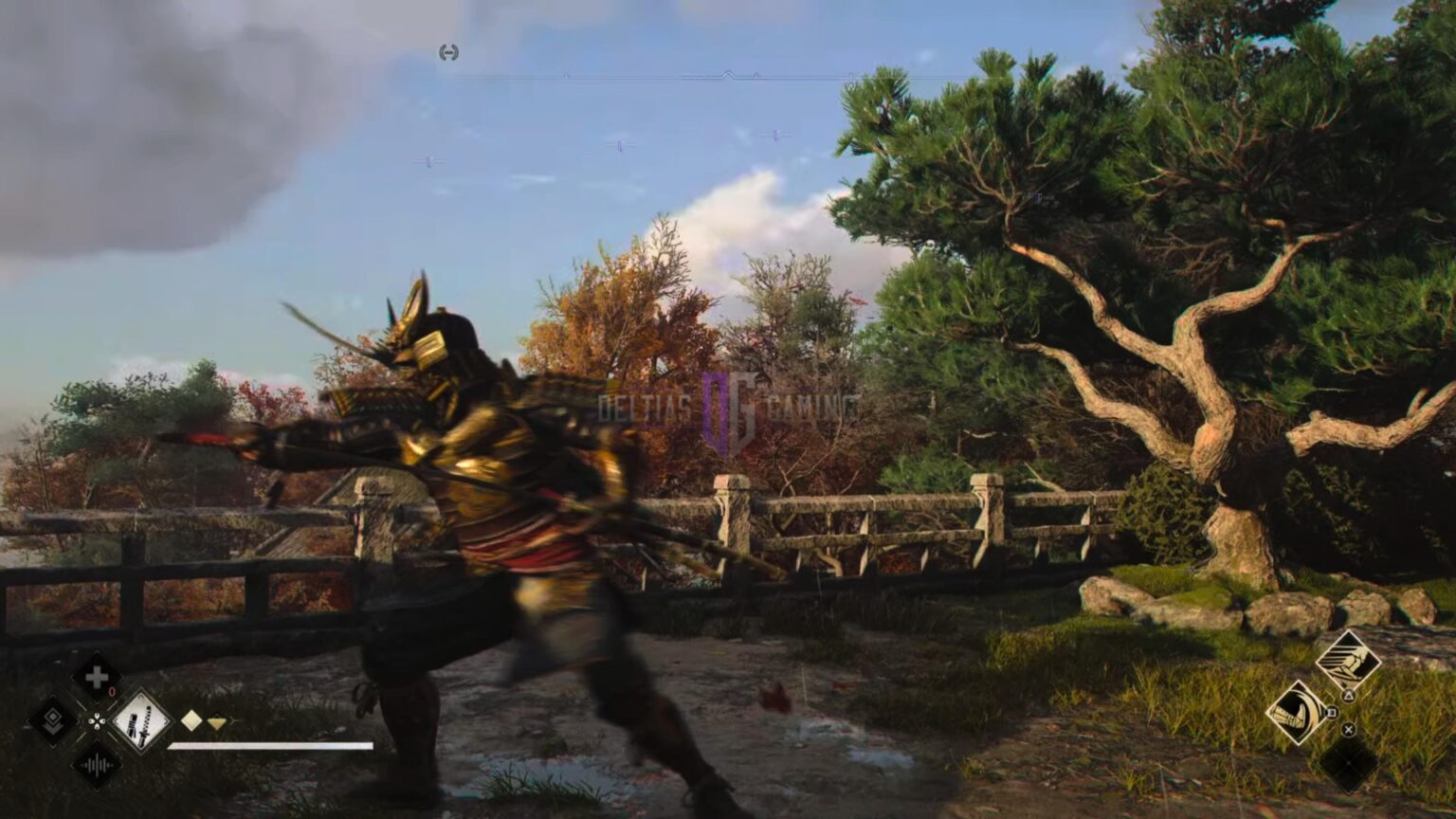Click the empty dark diamond slot at bottom right
Image resolution: width=1456 pixels, height=819 pixels.
(1349, 760)
